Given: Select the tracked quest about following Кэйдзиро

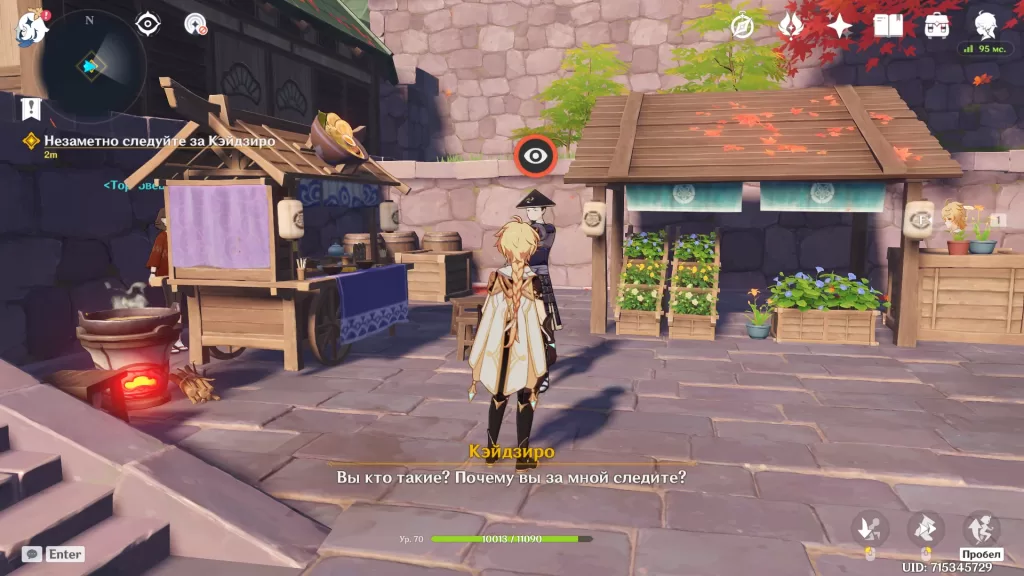Looking at the screenshot, I should [x=150, y=141].
